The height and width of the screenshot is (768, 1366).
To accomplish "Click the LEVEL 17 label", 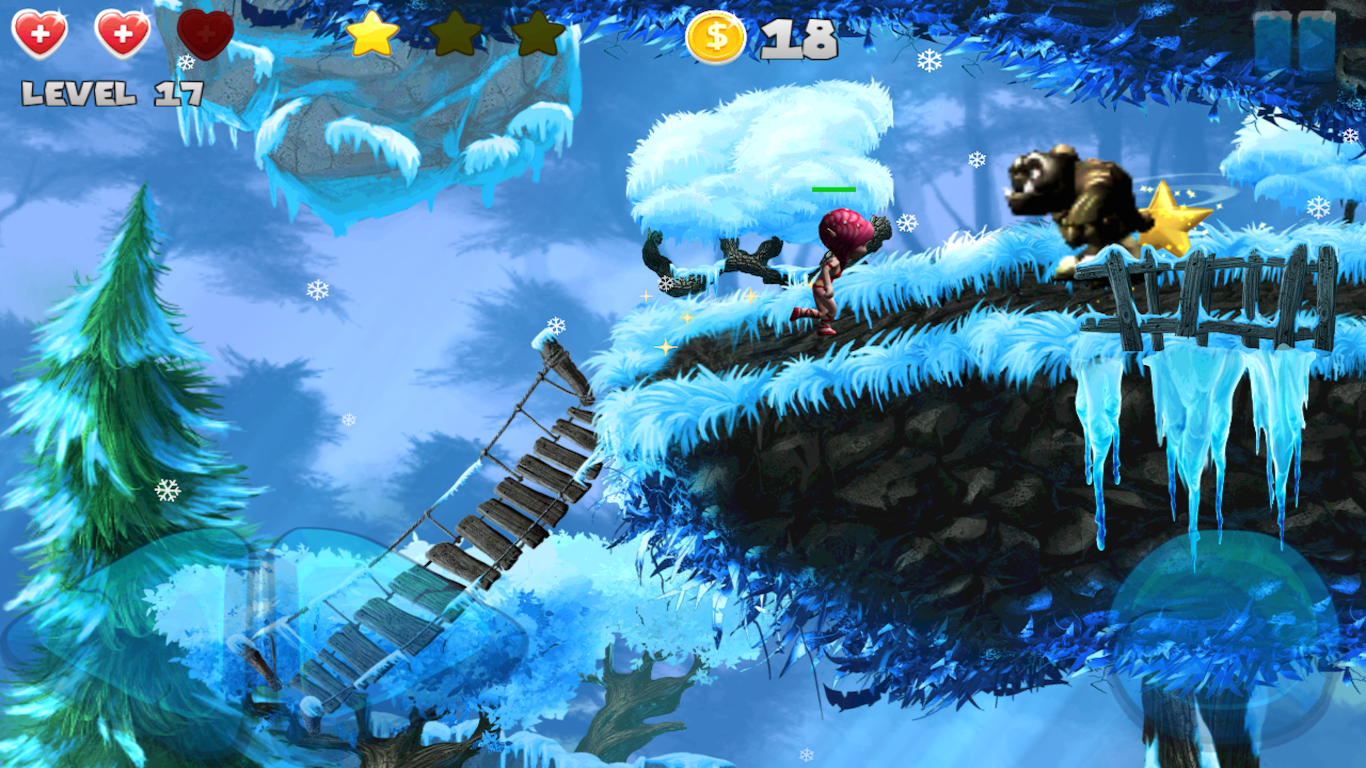I will click(110, 93).
